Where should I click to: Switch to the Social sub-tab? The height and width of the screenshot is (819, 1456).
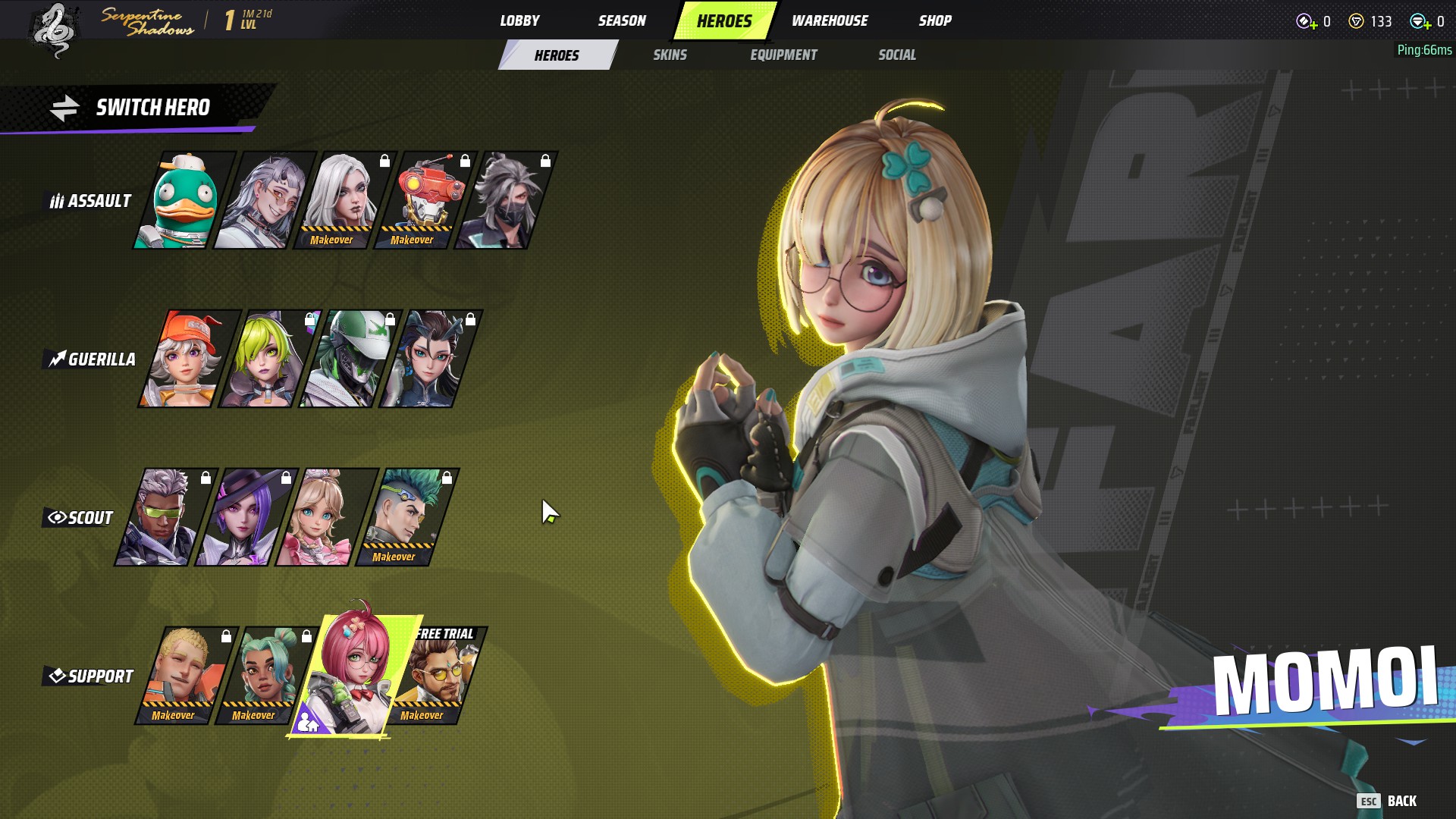click(x=897, y=55)
